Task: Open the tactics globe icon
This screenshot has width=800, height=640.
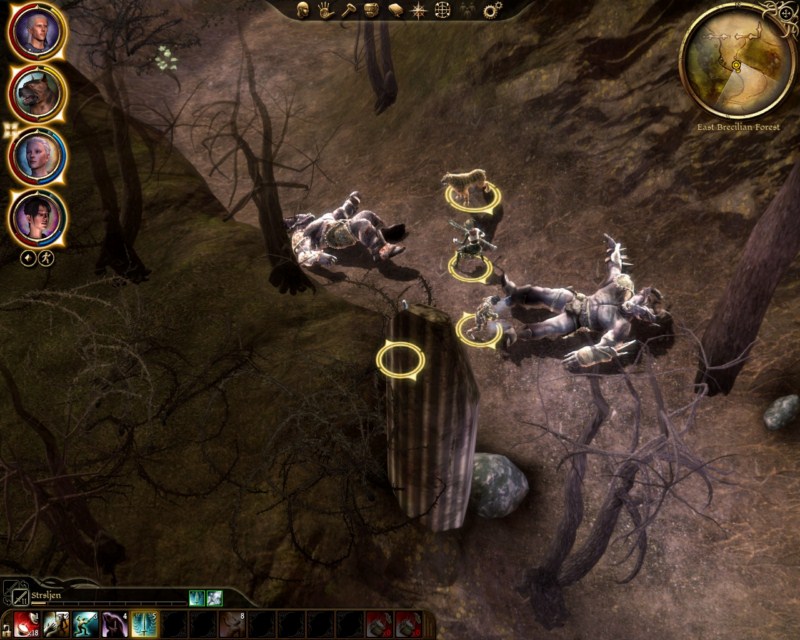Action: [x=442, y=10]
